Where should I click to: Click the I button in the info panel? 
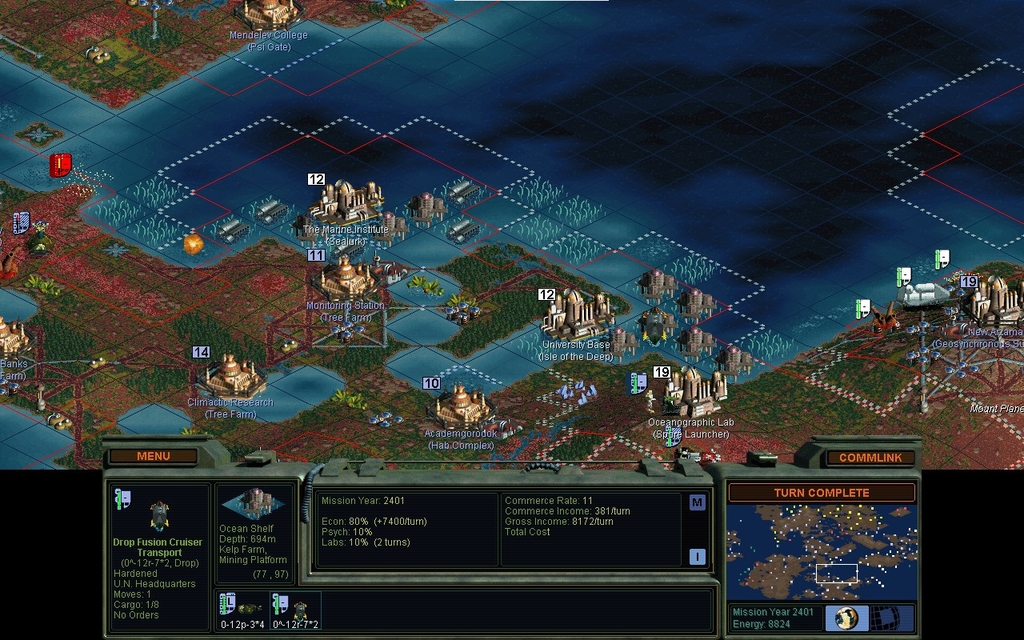697,556
